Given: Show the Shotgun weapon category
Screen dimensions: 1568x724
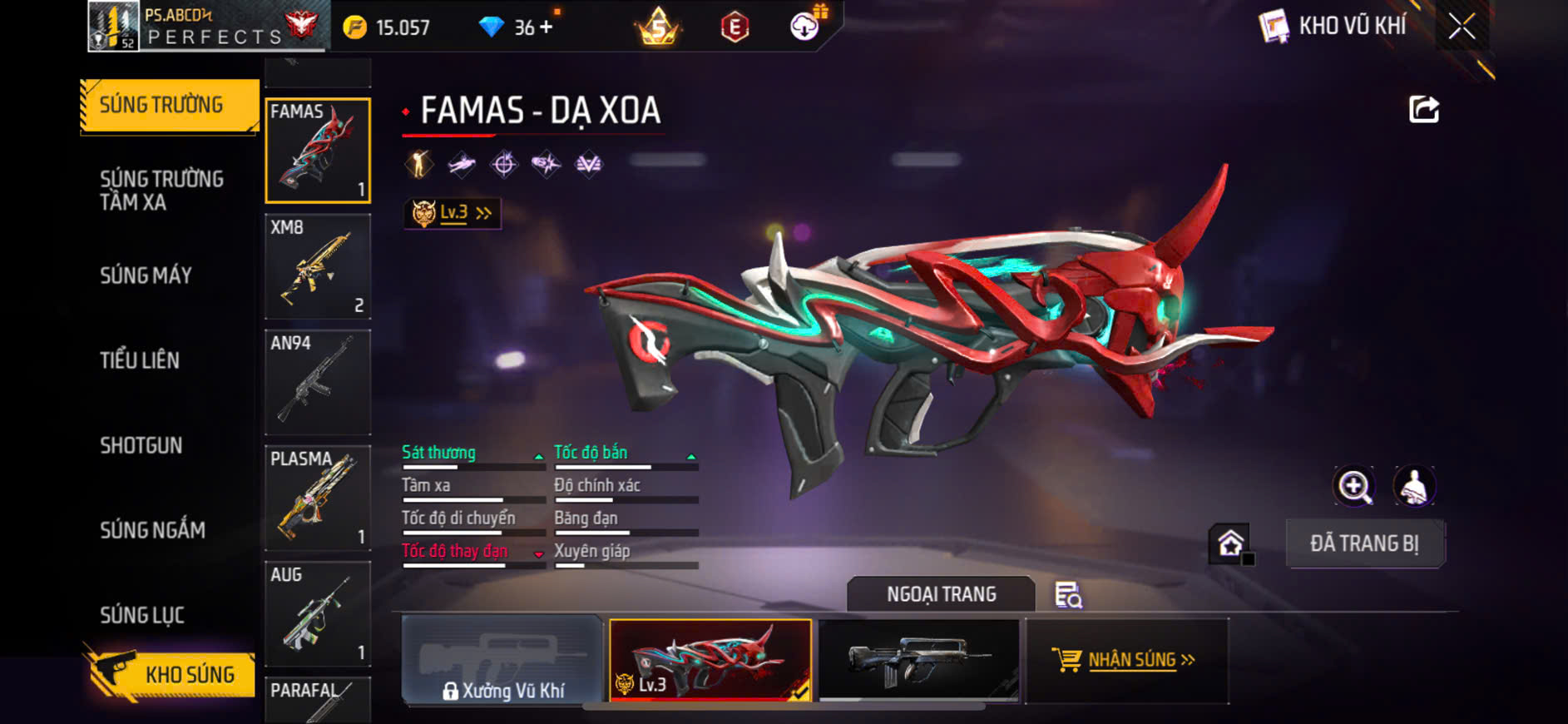Looking at the screenshot, I should coord(141,445).
